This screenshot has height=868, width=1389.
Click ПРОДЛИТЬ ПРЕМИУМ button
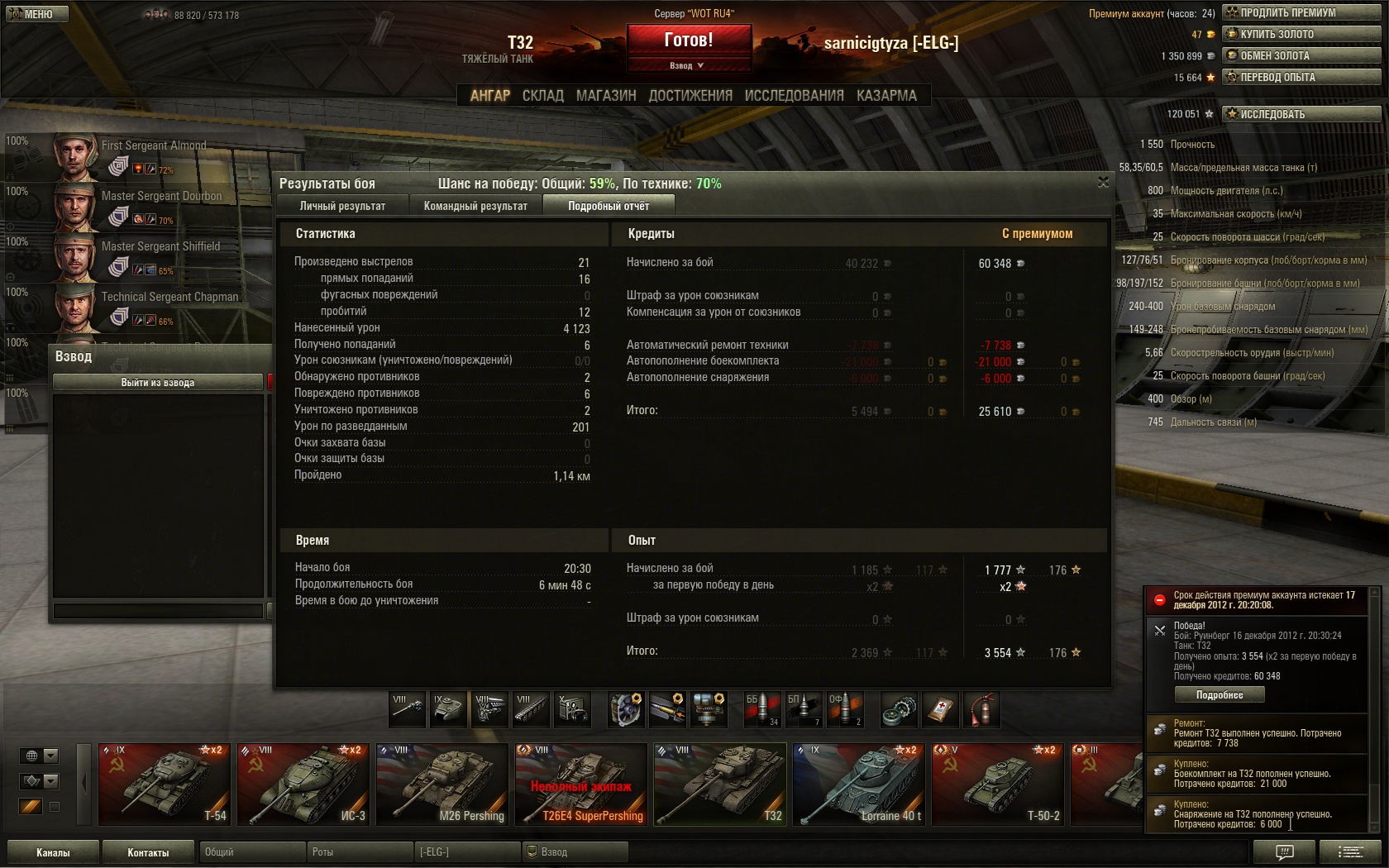pos(1301,12)
